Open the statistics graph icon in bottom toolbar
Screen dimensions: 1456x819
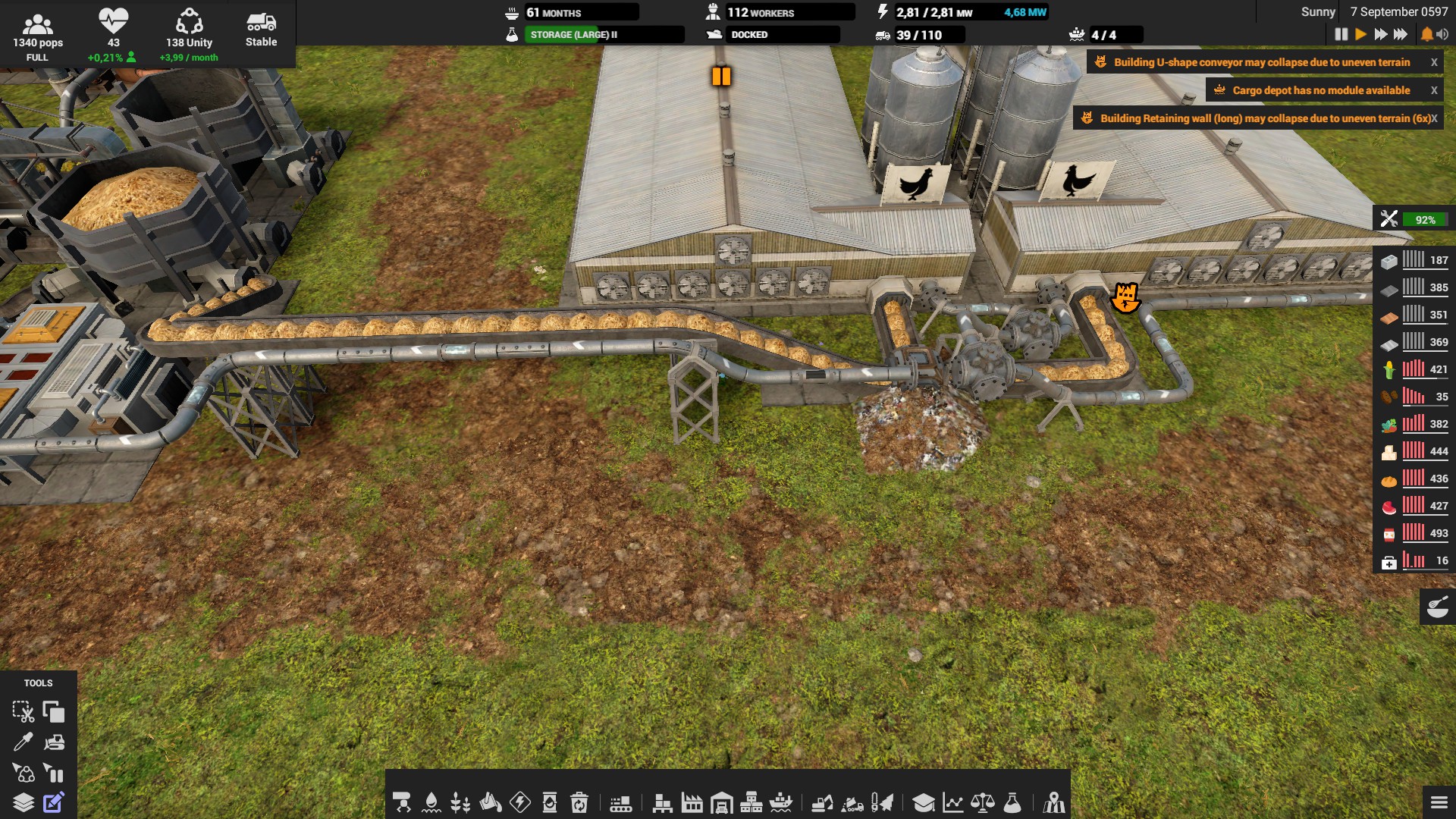click(x=953, y=804)
